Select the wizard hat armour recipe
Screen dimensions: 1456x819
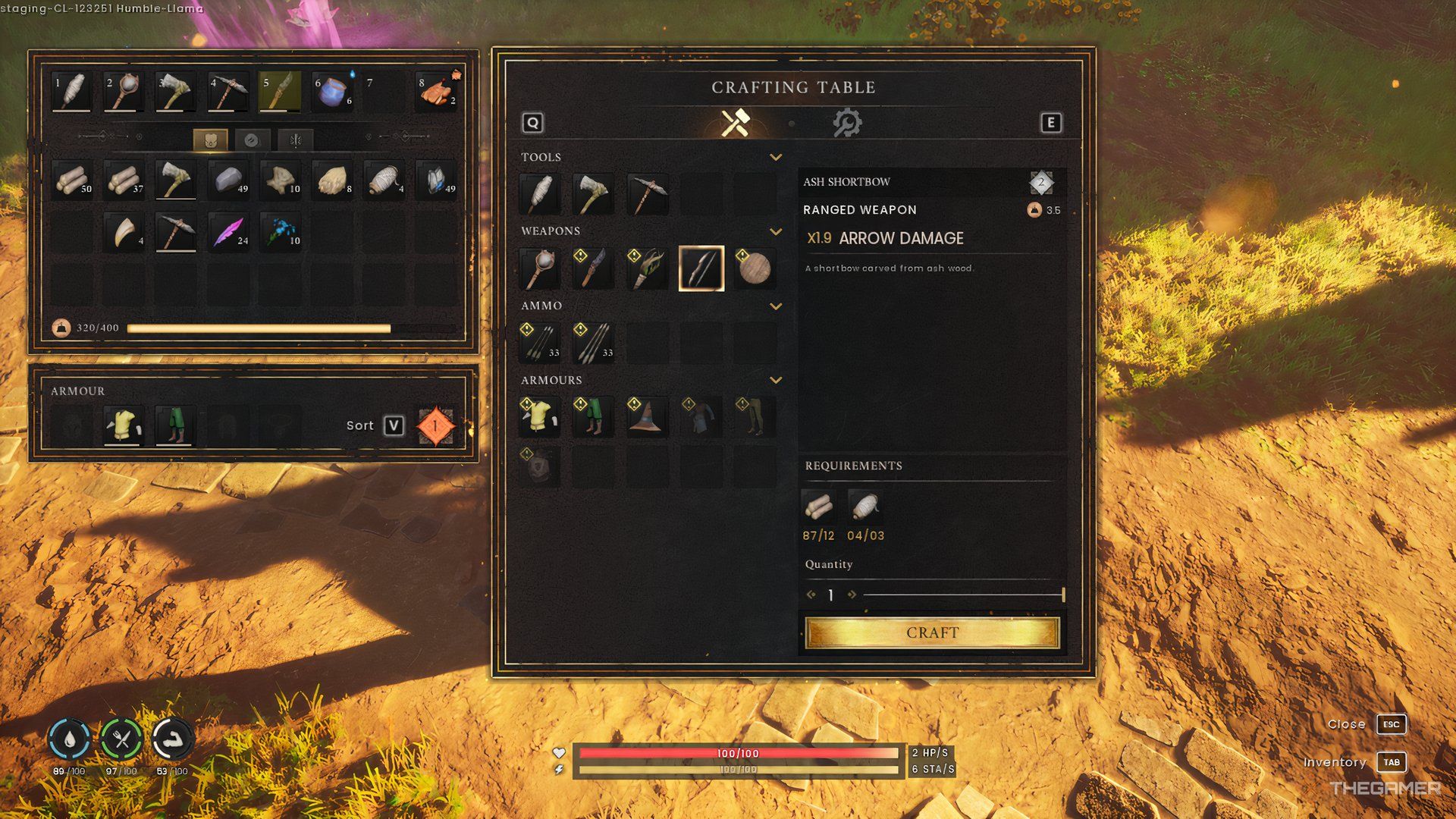pos(647,416)
